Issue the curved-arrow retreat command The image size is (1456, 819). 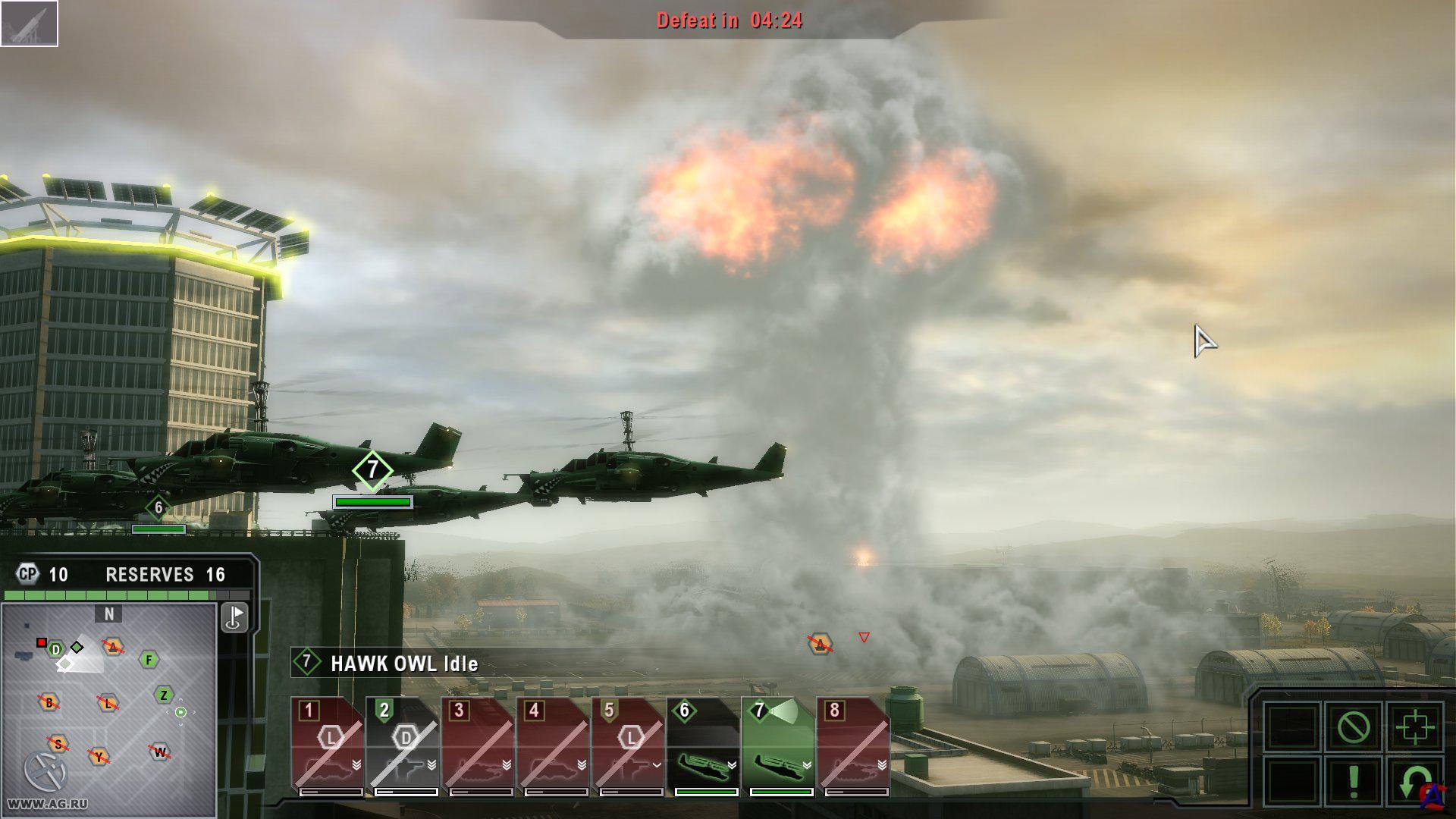tap(1414, 781)
